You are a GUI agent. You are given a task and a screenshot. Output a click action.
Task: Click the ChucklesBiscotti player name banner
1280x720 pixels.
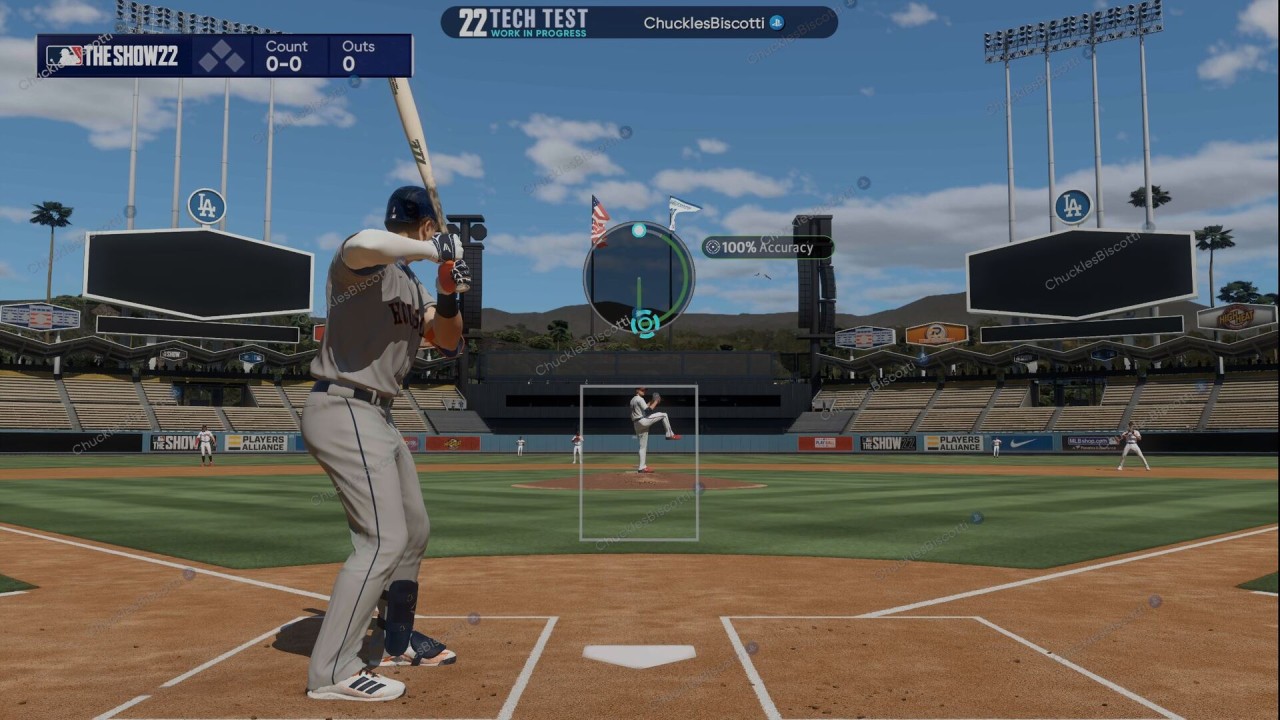point(713,22)
